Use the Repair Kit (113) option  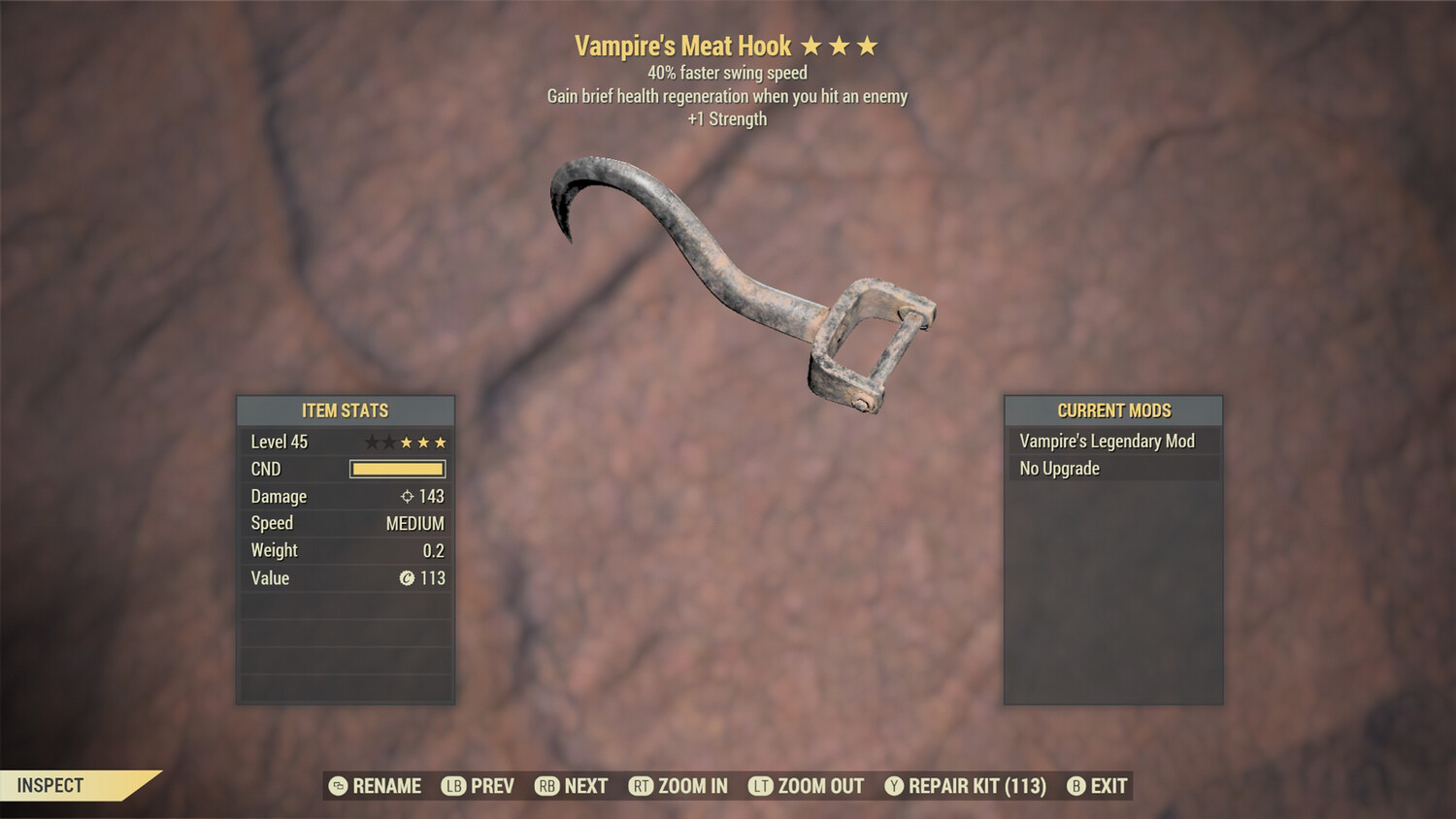[x=966, y=786]
